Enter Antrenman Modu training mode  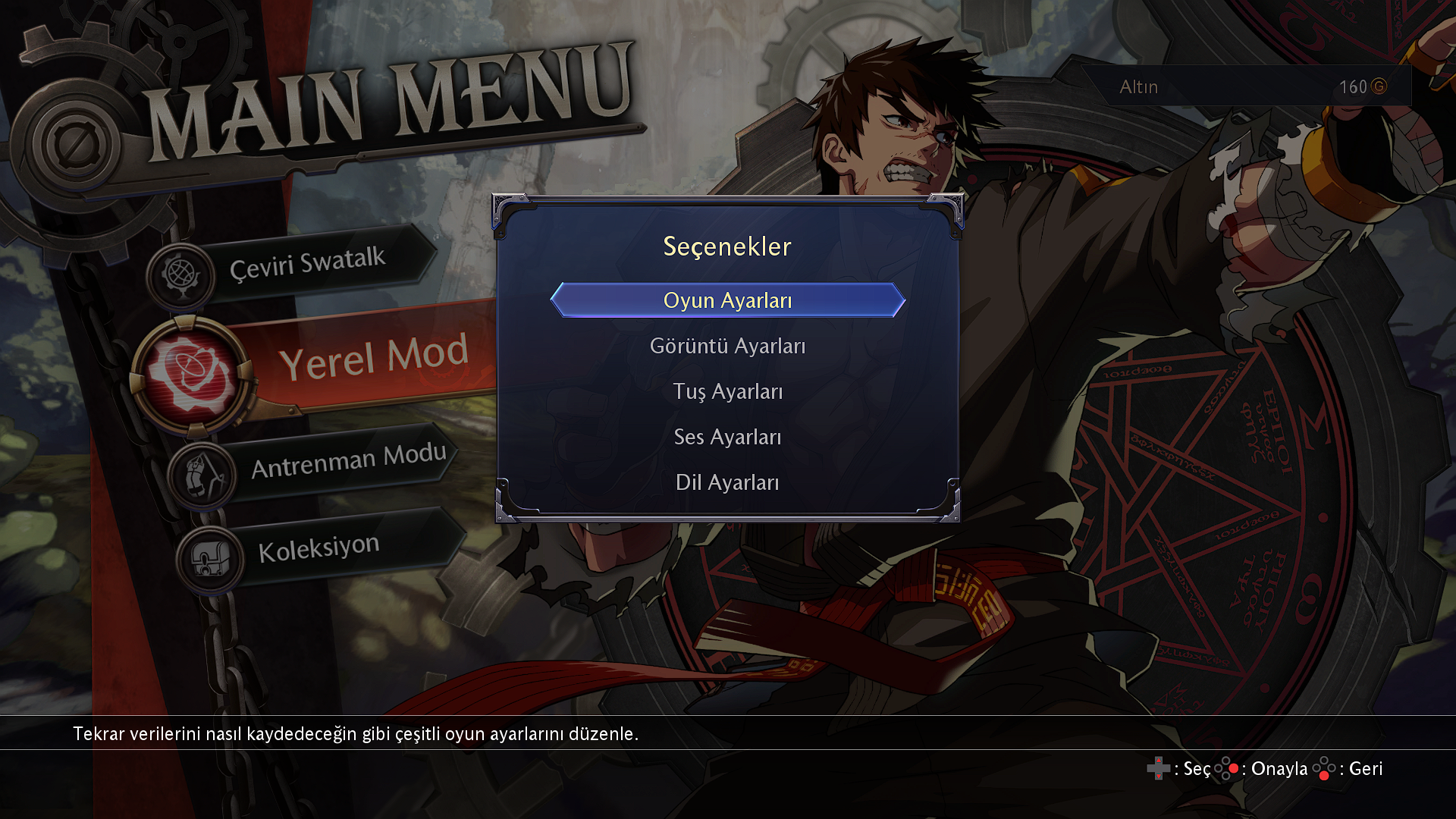click(x=348, y=460)
